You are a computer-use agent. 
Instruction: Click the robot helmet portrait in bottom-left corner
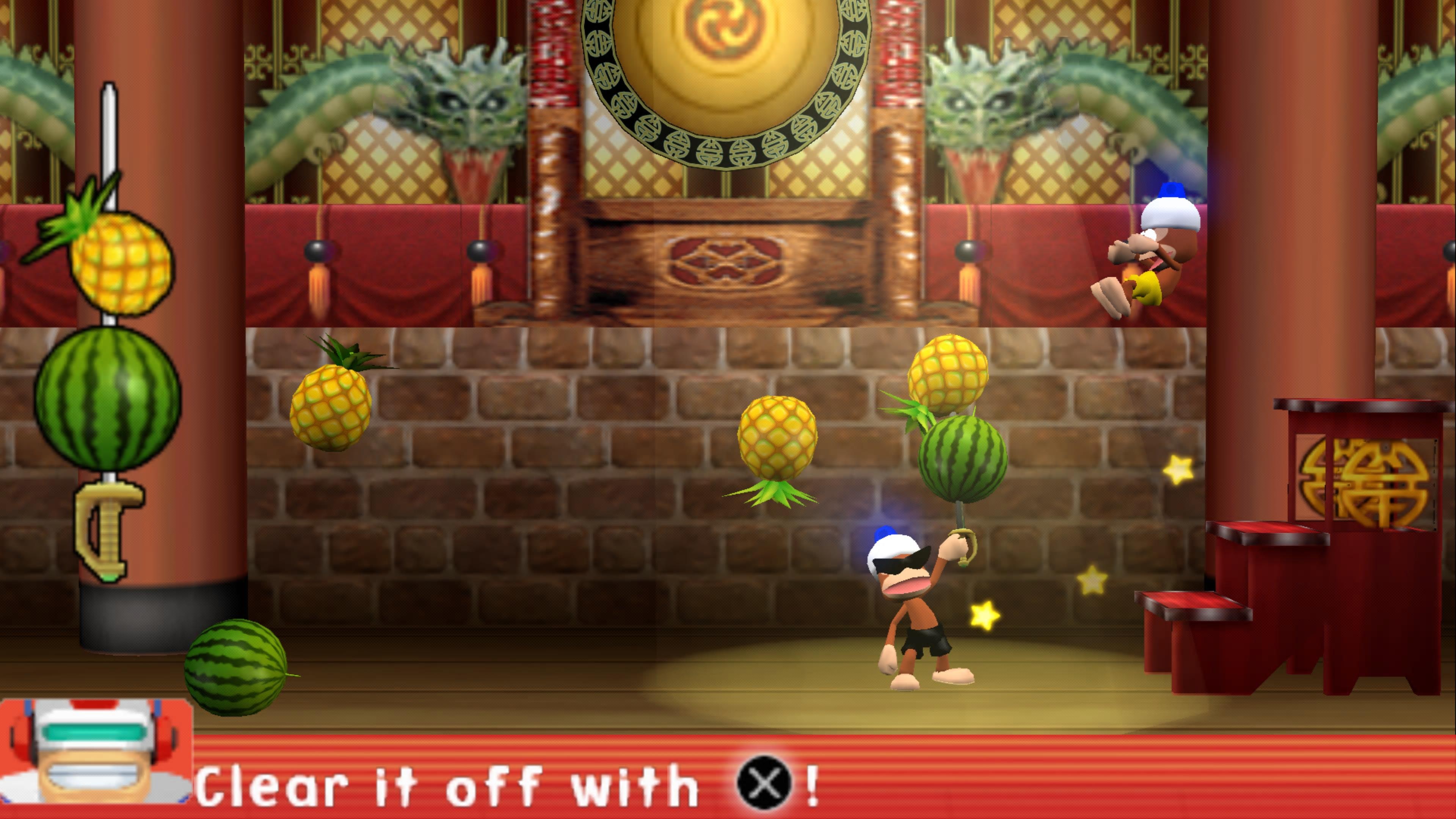tap(93, 746)
